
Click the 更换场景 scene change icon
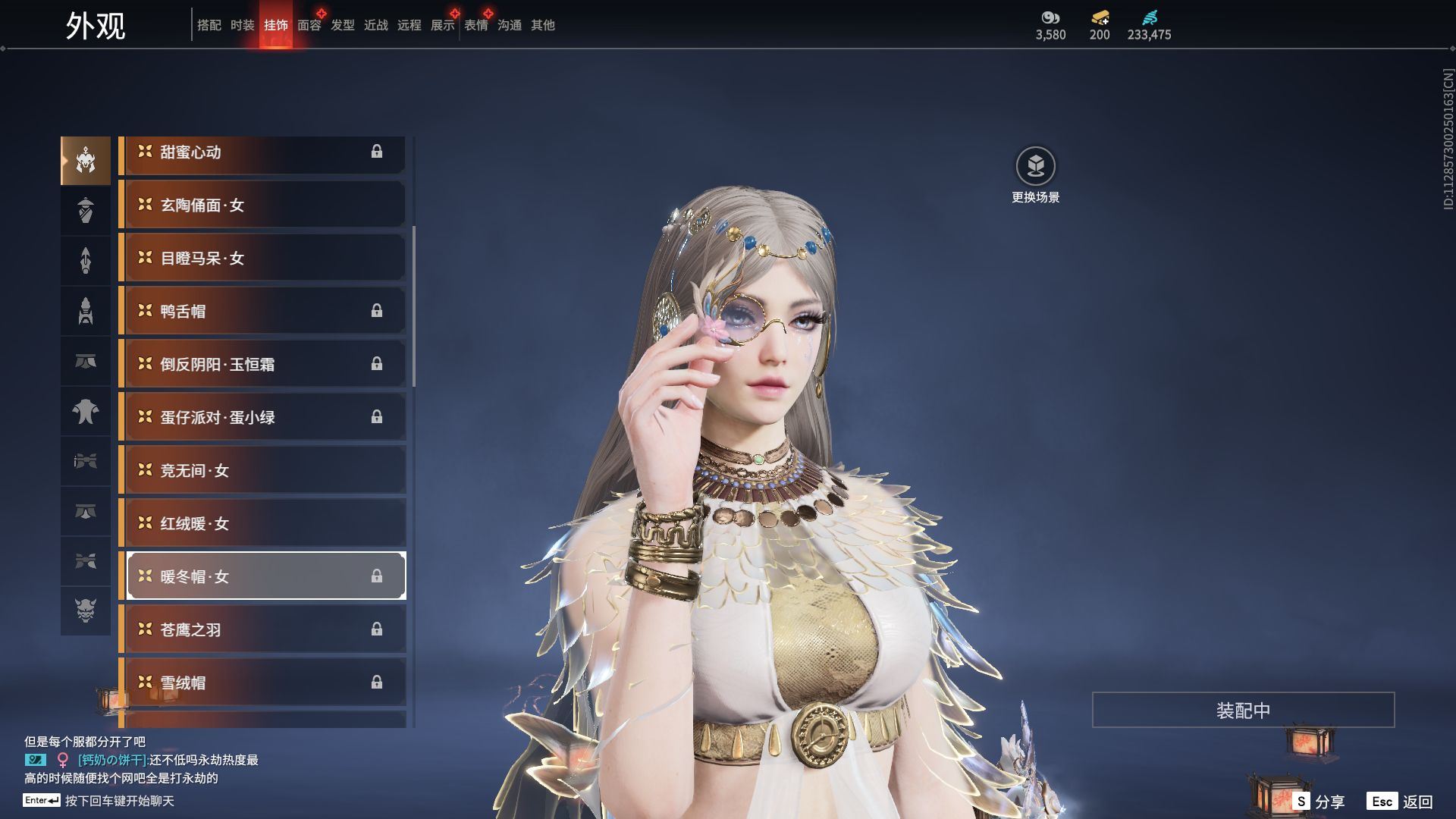coord(1035,166)
